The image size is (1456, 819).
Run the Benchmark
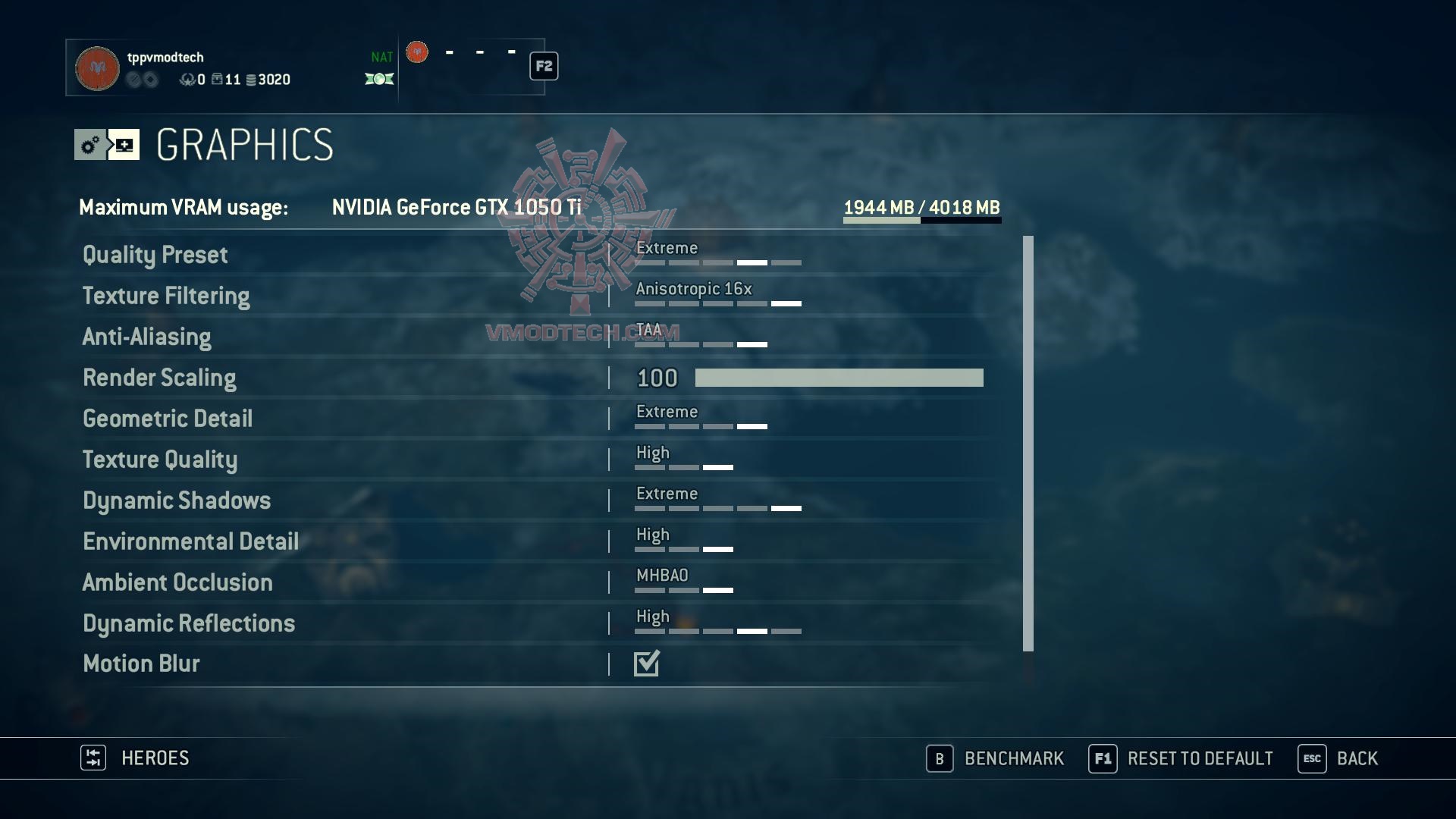click(x=996, y=758)
